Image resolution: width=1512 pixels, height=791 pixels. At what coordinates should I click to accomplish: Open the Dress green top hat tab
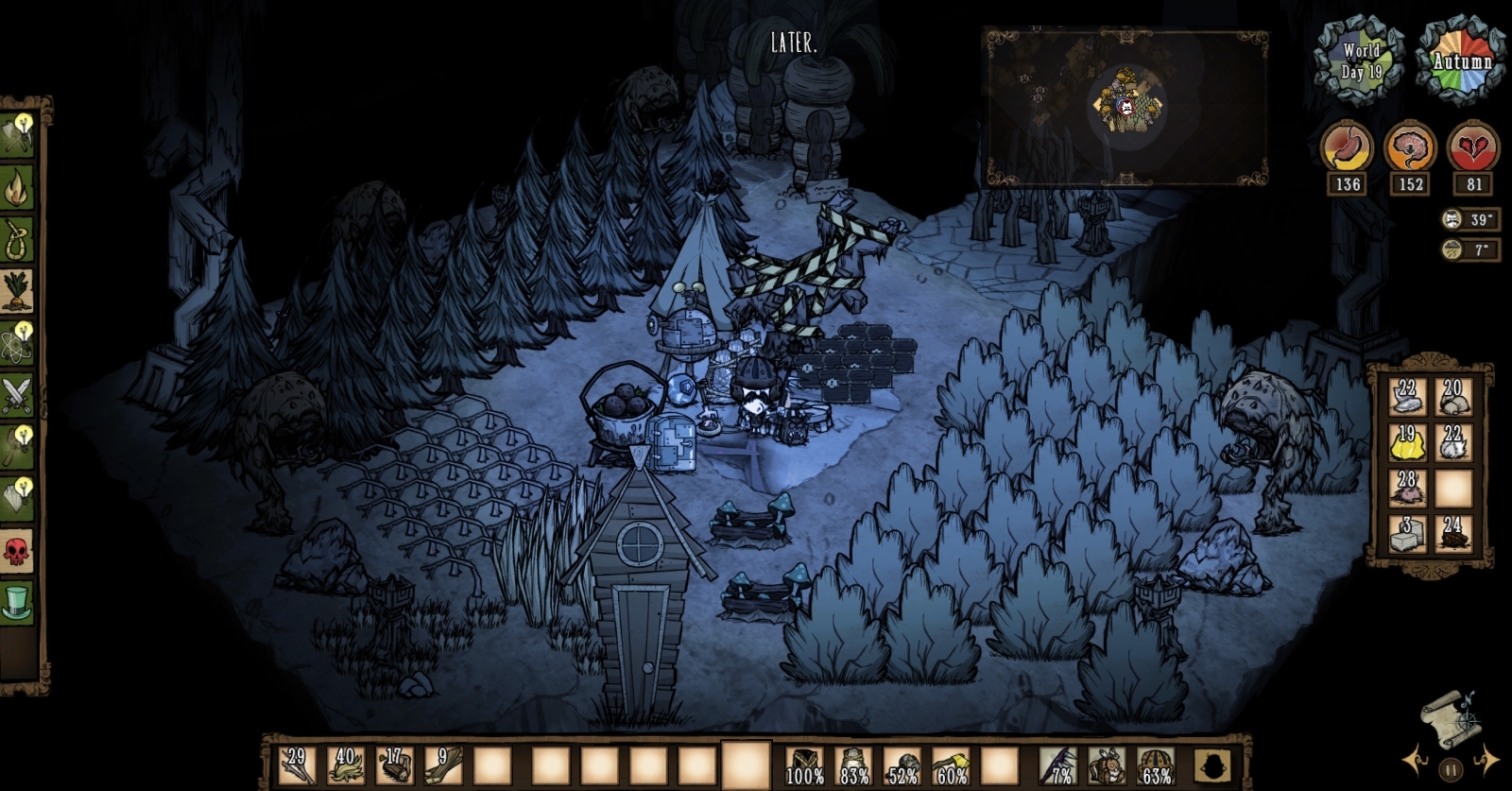17,601
